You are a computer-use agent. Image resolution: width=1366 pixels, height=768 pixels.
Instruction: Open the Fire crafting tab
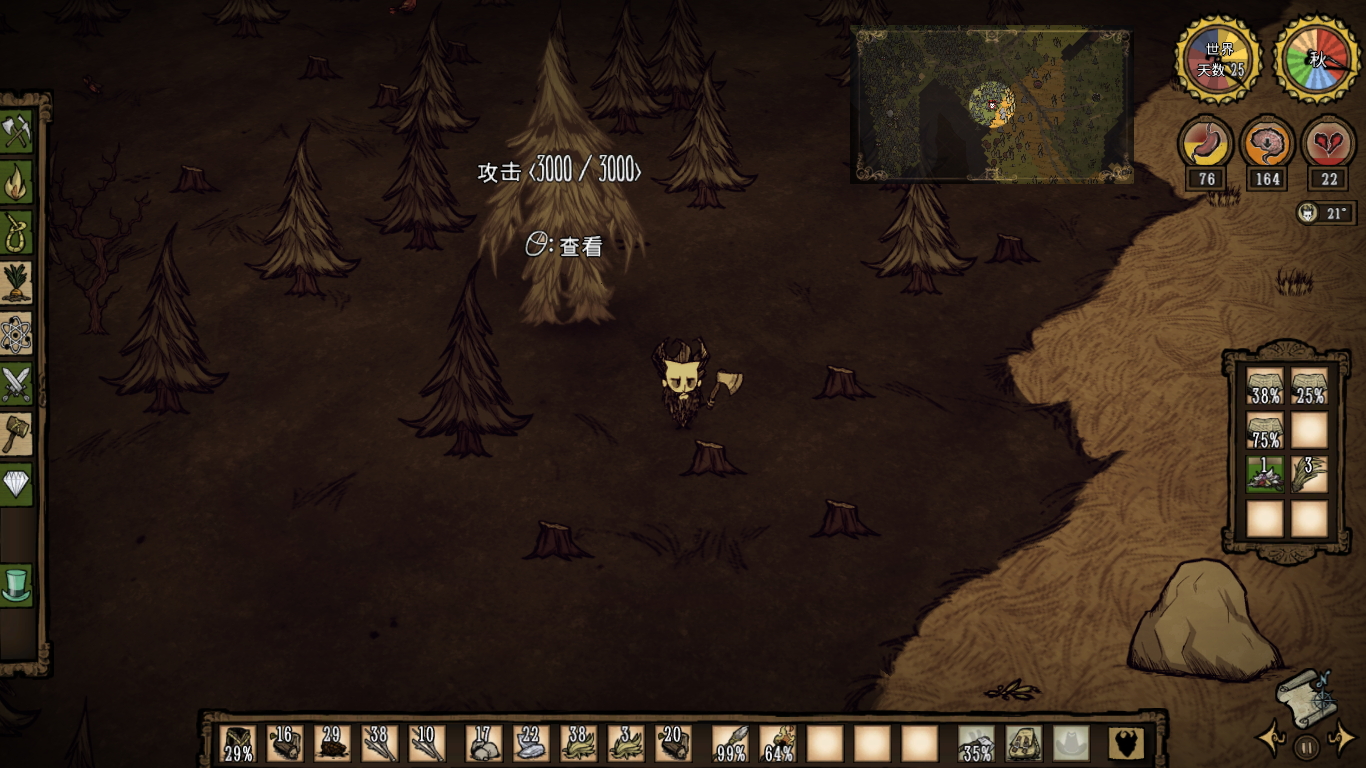[x=17, y=182]
